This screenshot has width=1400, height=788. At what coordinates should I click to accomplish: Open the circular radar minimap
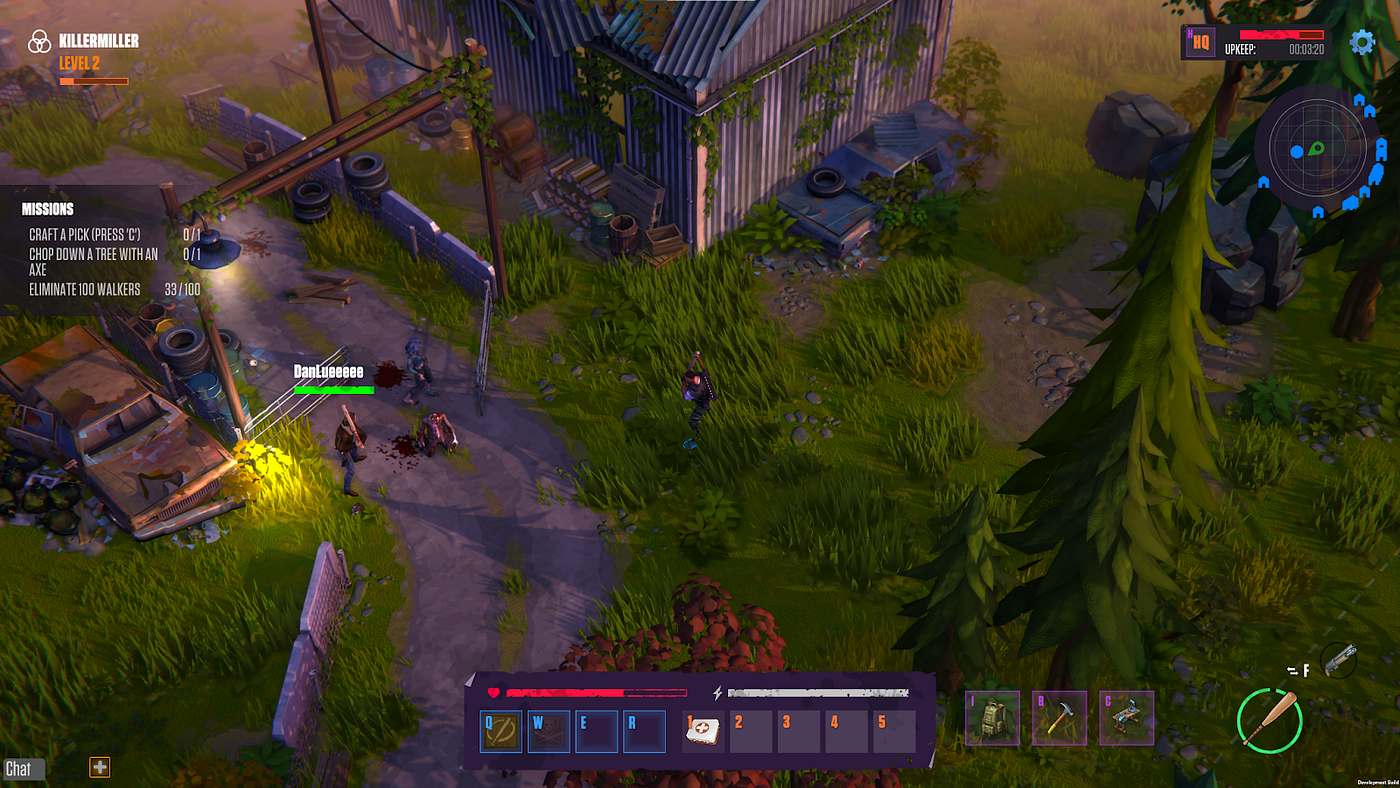click(x=1317, y=149)
